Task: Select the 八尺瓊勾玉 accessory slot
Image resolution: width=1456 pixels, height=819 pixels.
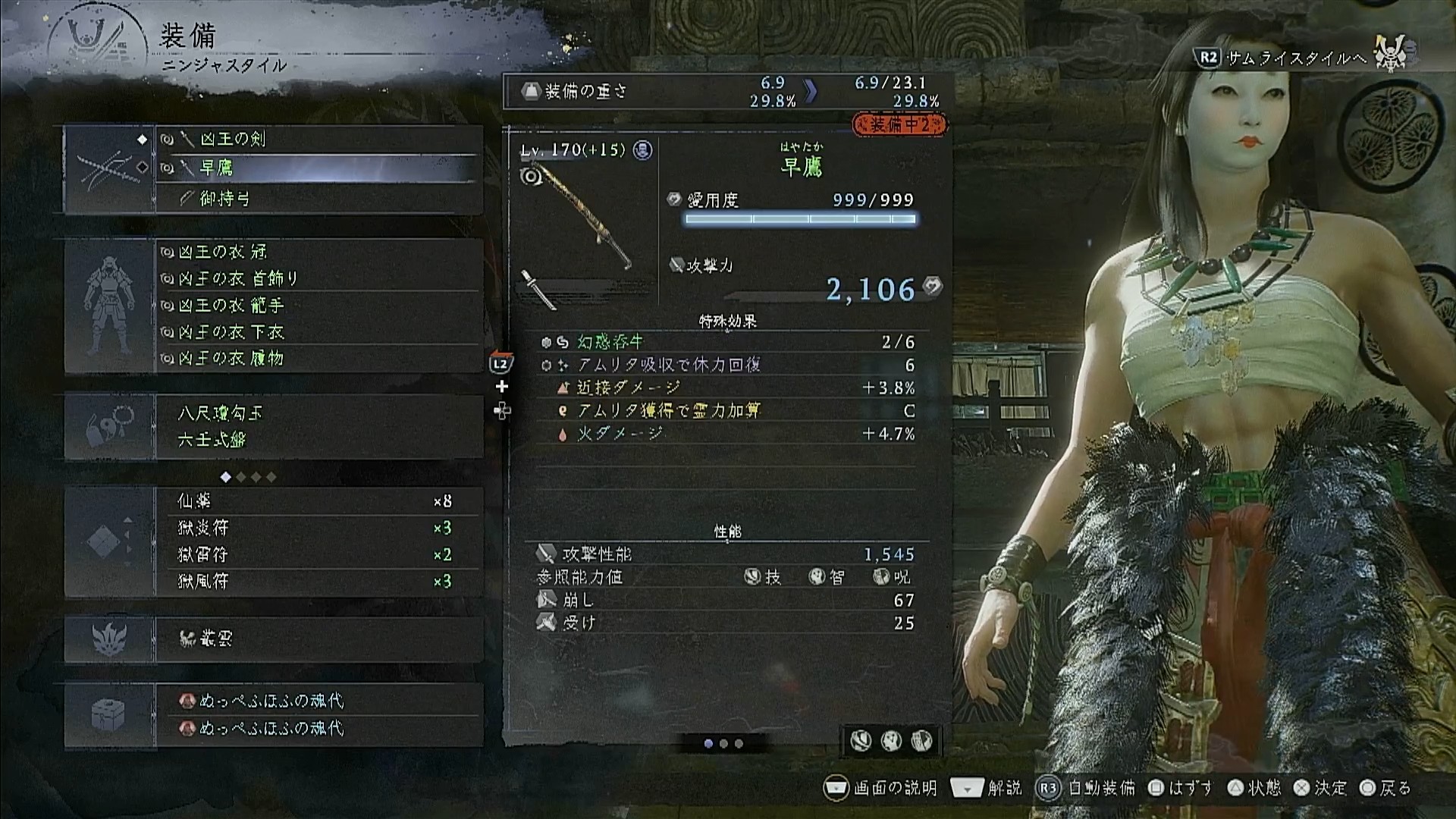Action: [318, 413]
